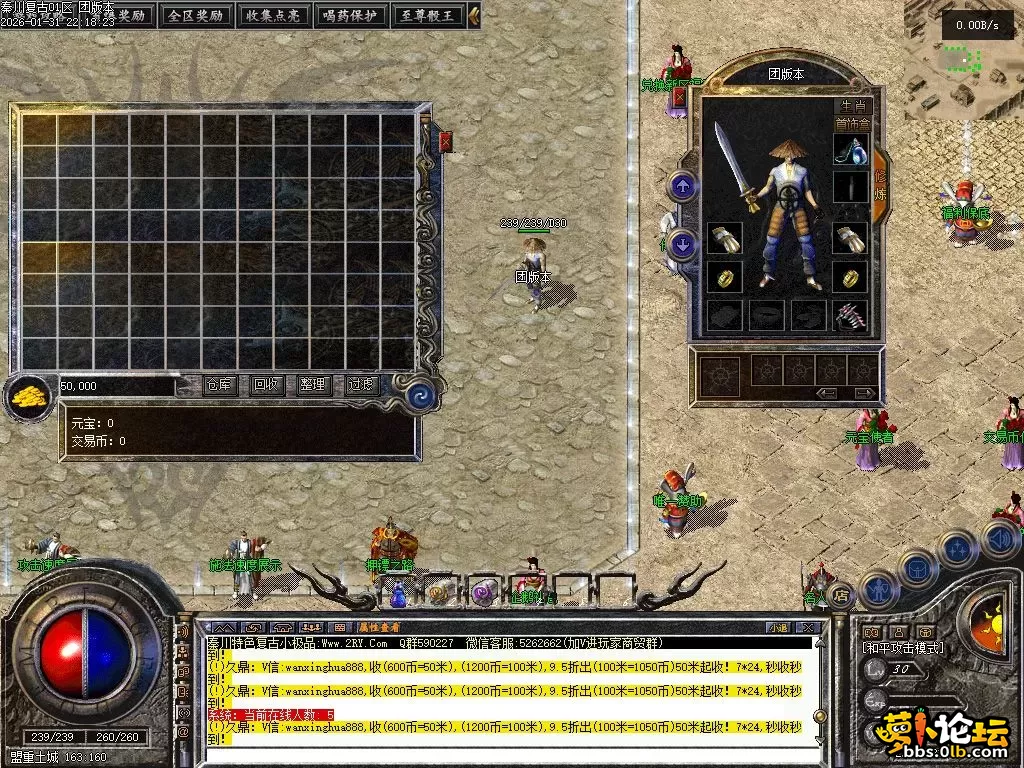Open the 全区奖励 rewards menu
This screenshot has height=768, width=1024.
click(x=195, y=15)
